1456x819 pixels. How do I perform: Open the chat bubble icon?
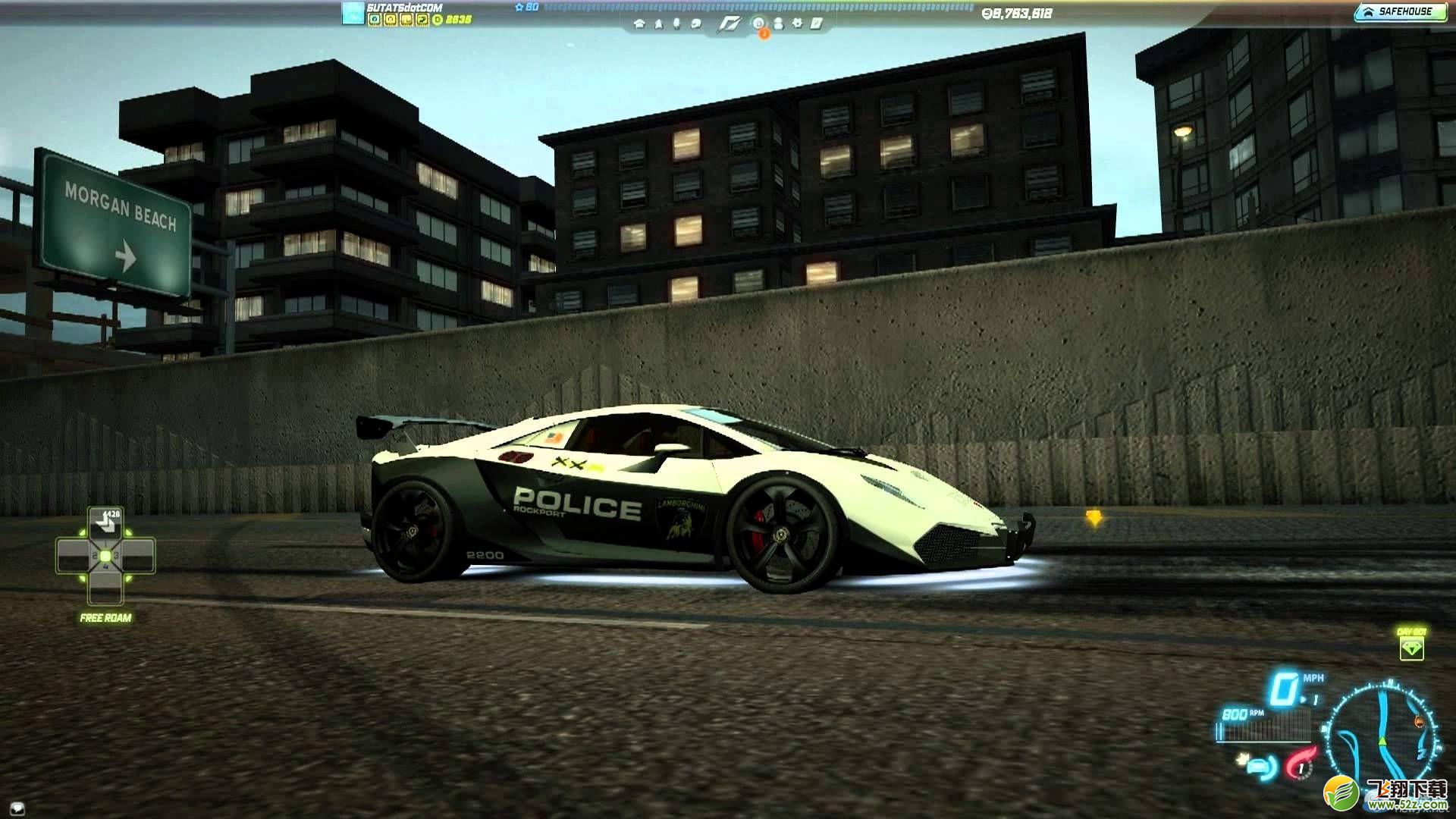[698, 24]
